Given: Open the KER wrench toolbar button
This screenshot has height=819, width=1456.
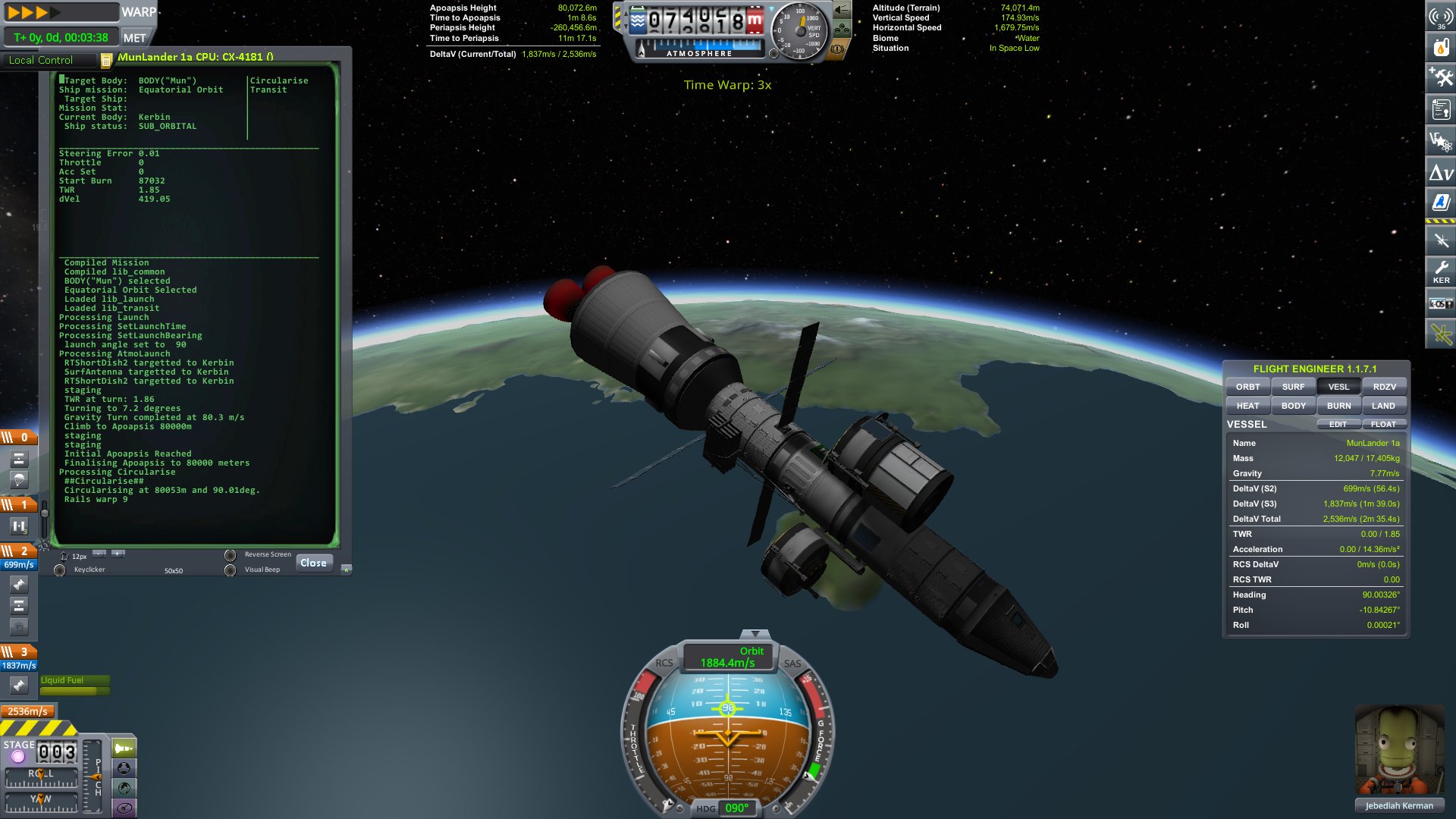Looking at the screenshot, I should (1441, 271).
